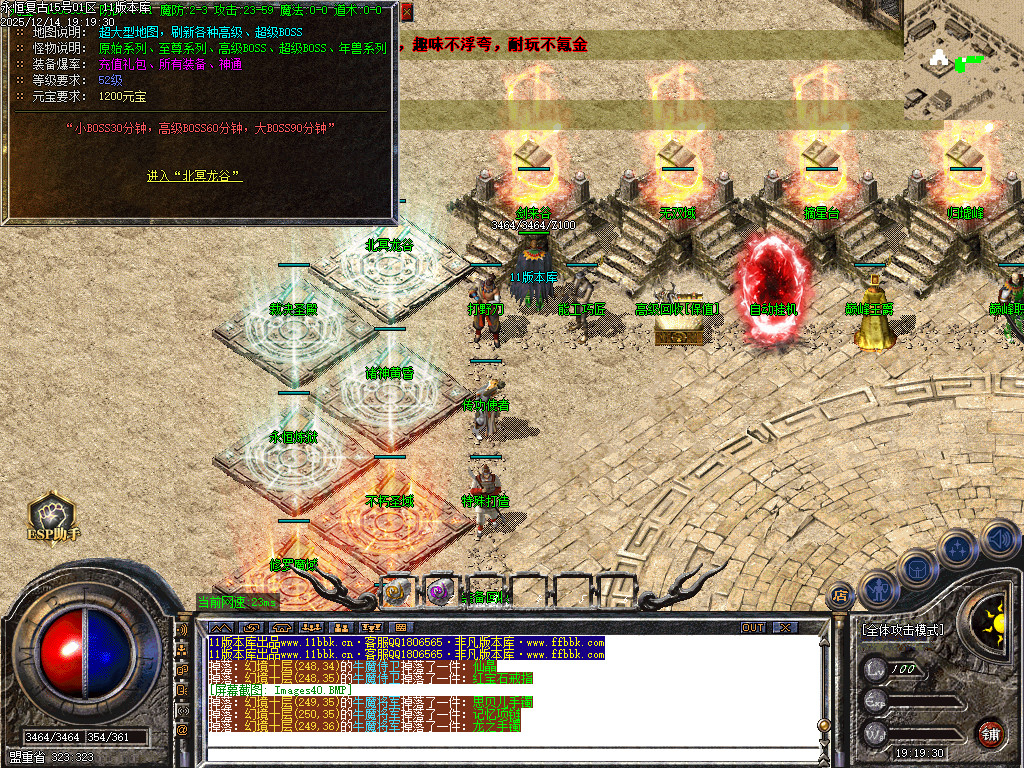Image resolution: width=1024 pixels, height=768 pixels.
Task: Open the skills sparkle icon
Action: 957,548
